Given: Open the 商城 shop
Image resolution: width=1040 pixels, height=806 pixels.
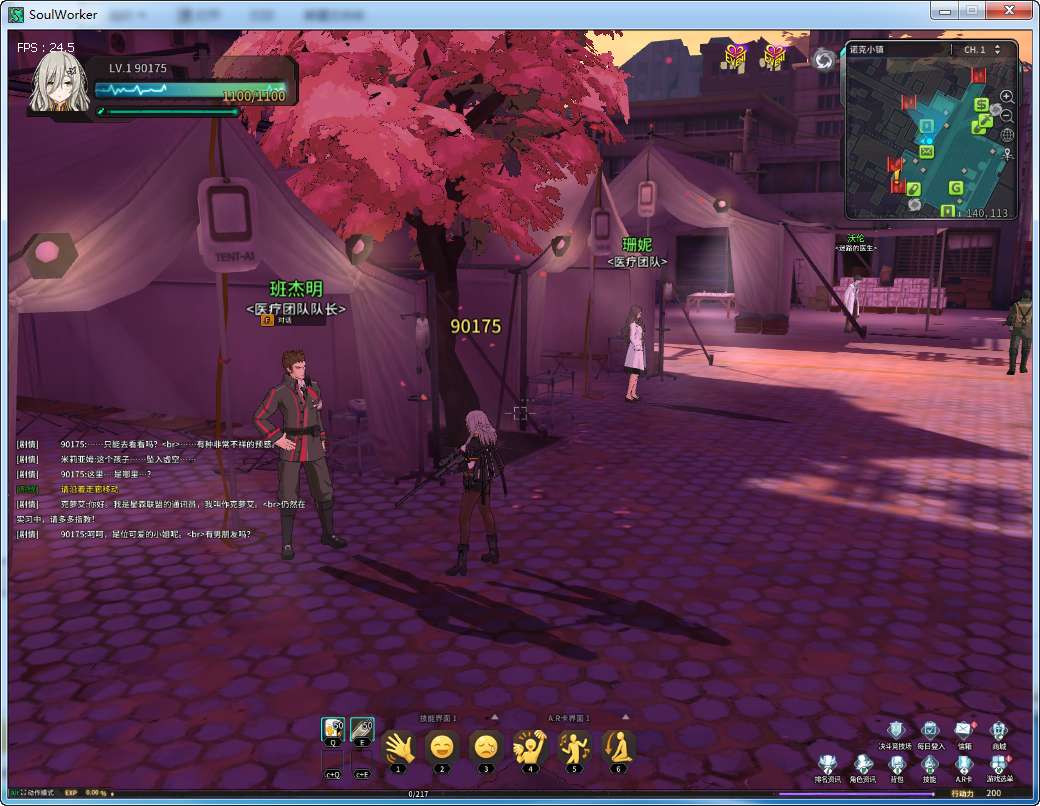Looking at the screenshot, I should pos(998,731).
